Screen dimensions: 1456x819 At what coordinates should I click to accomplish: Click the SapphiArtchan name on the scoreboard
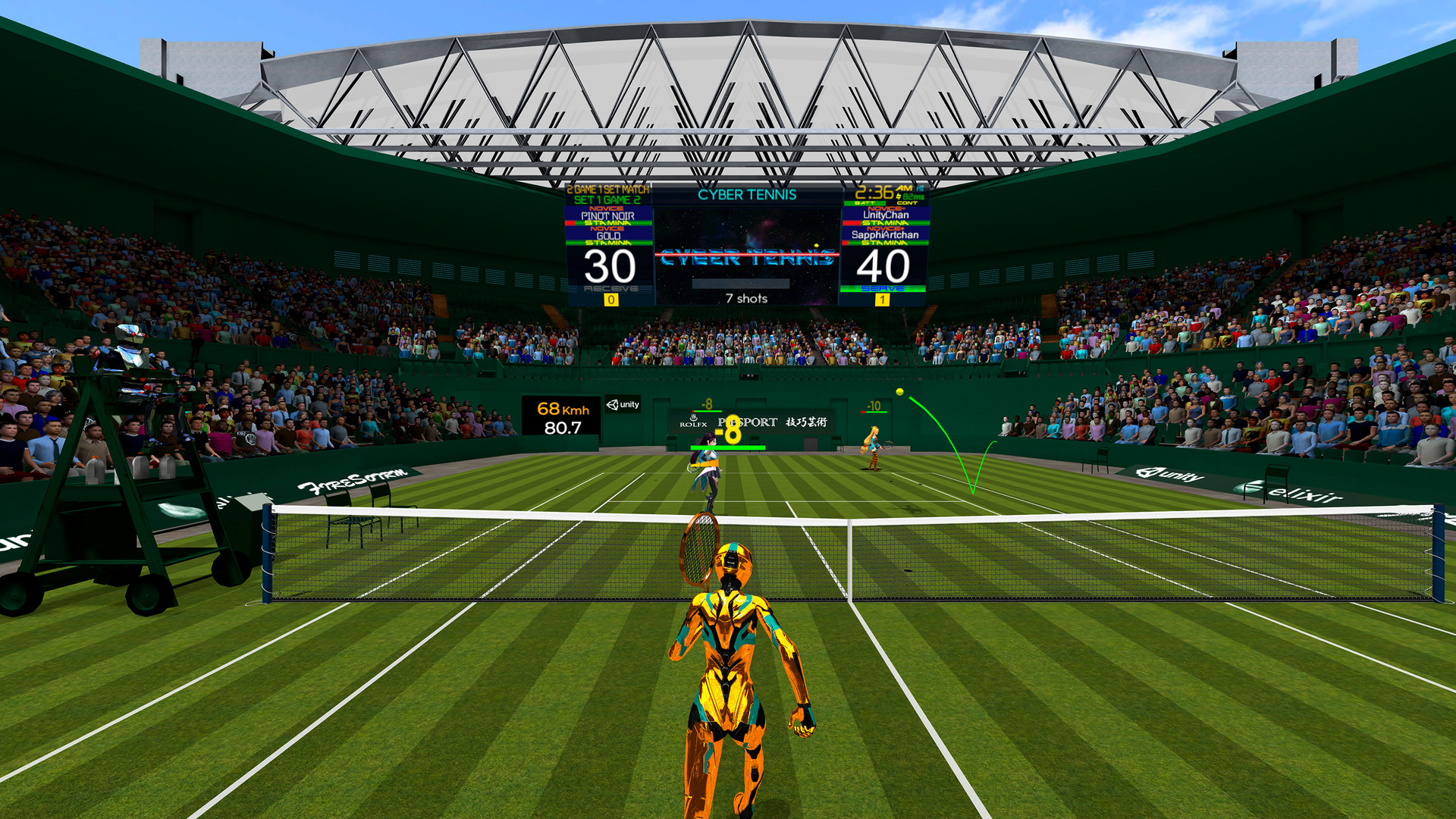point(886,234)
